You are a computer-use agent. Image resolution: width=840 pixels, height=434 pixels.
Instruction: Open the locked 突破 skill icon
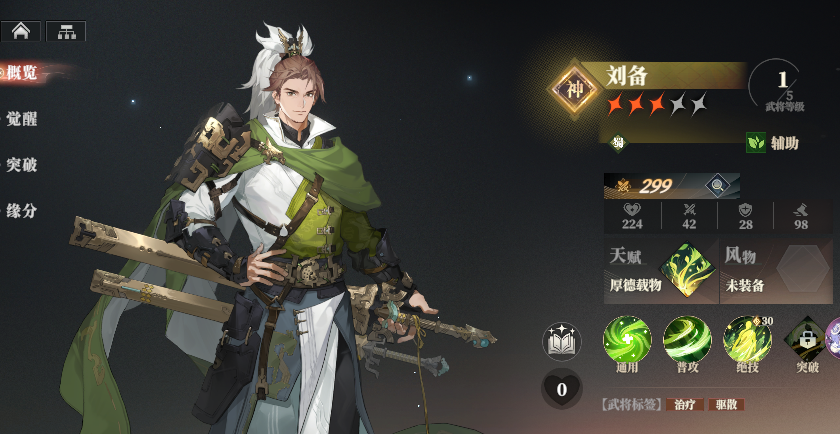pos(806,339)
